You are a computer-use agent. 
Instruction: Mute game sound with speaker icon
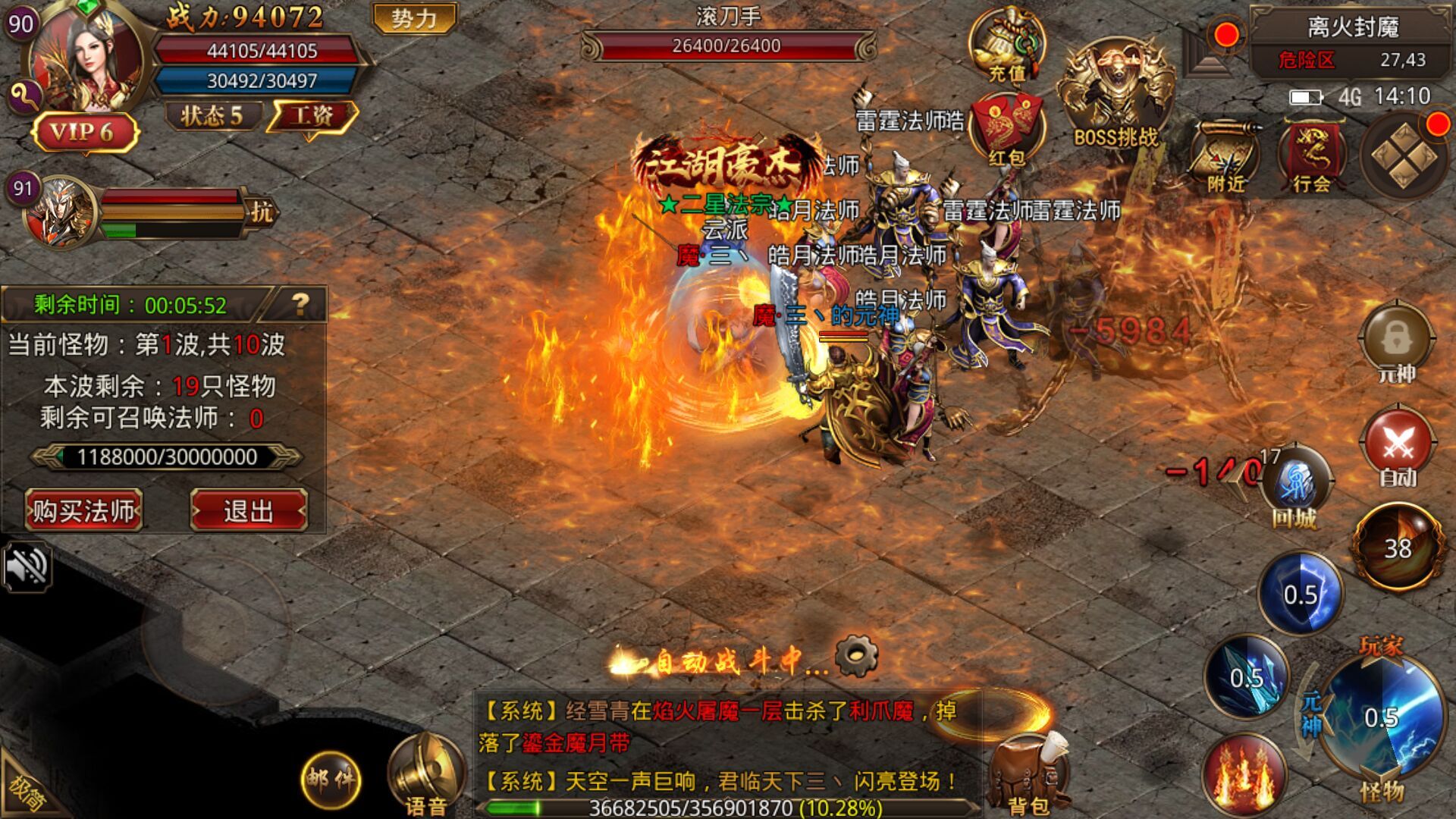pyautogui.click(x=29, y=566)
